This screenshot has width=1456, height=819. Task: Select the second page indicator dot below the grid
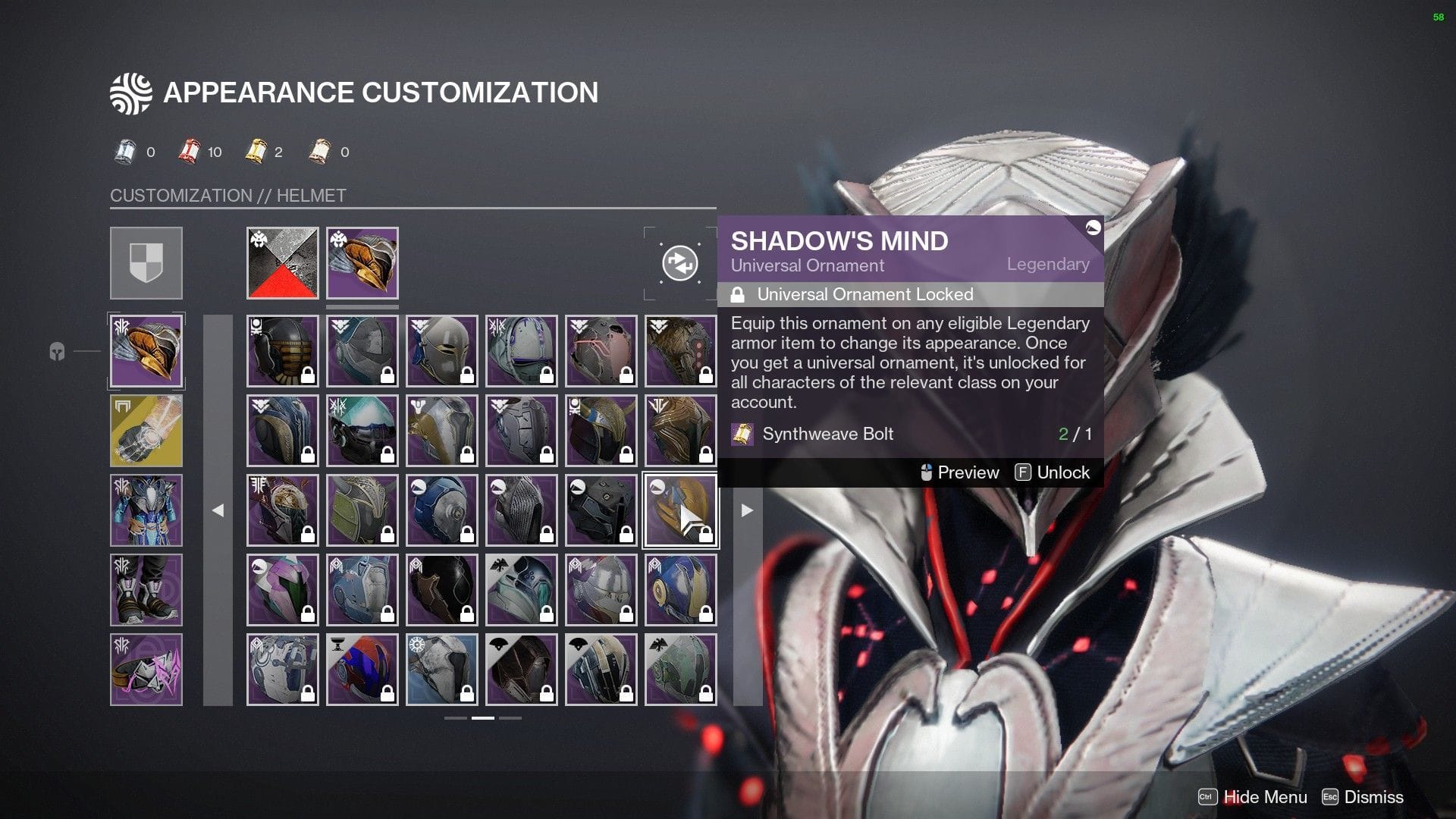tap(483, 717)
